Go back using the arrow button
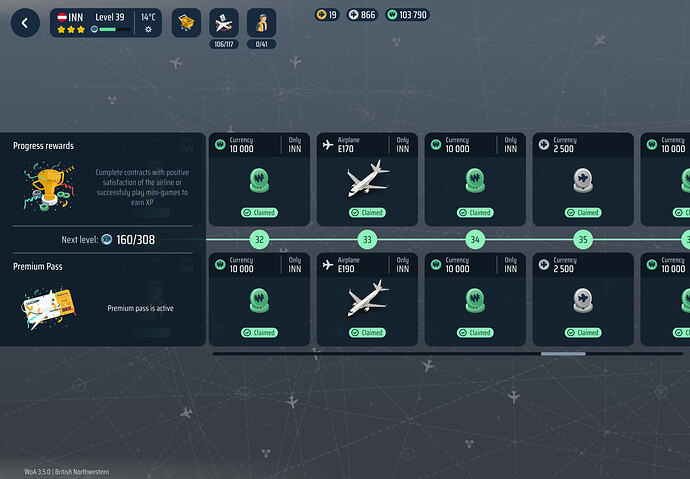This screenshot has height=479, width=690. [25, 23]
